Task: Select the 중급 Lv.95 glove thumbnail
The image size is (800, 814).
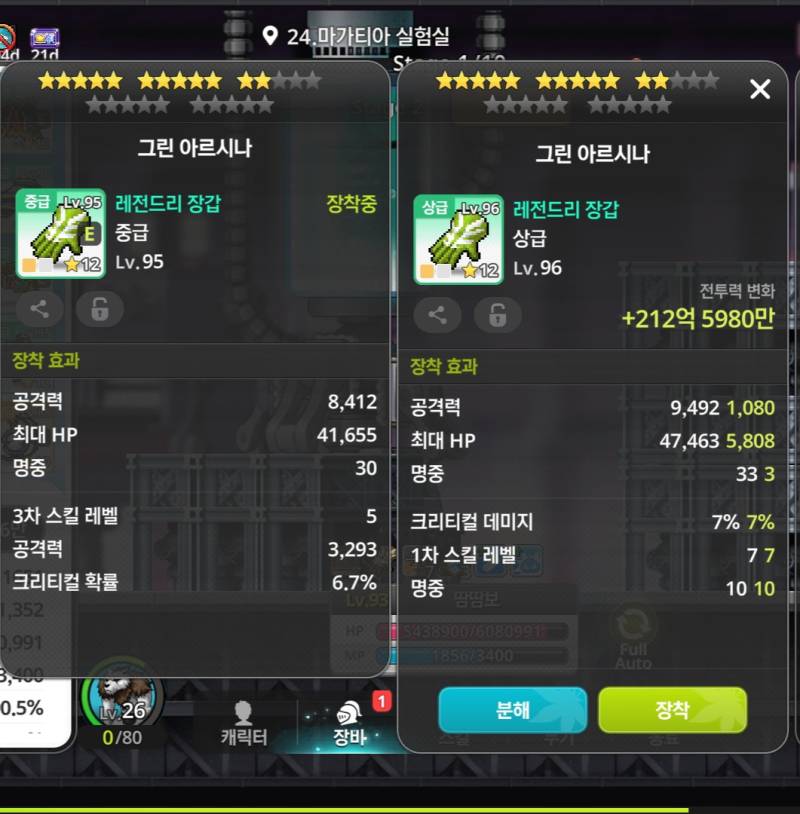Action: pyautogui.click(x=60, y=233)
